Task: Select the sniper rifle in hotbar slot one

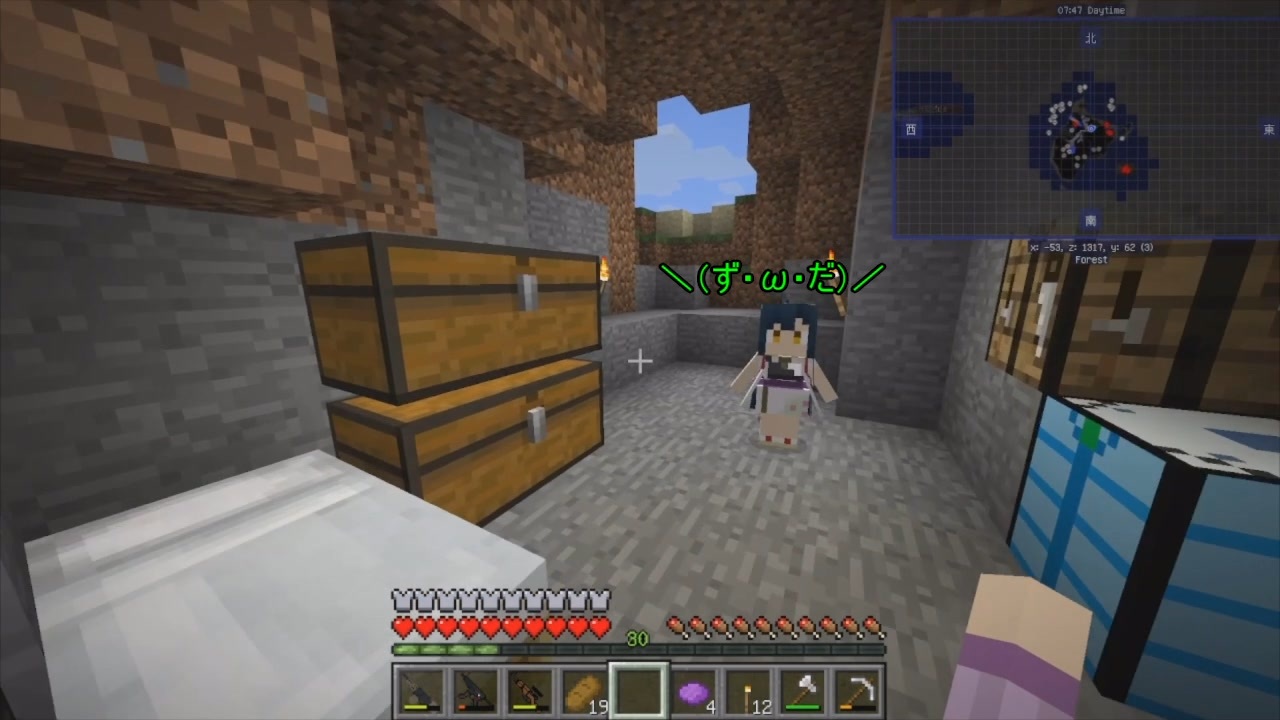Action: pyautogui.click(x=420, y=690)
